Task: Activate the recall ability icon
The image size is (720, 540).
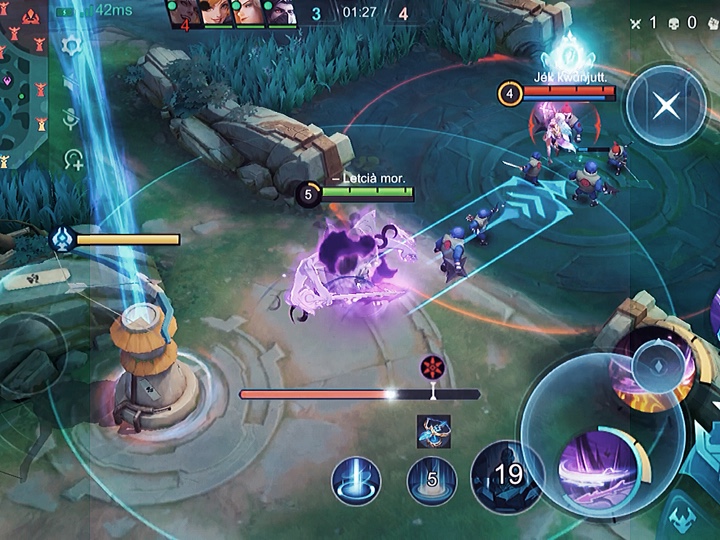Action: (356, 480)
